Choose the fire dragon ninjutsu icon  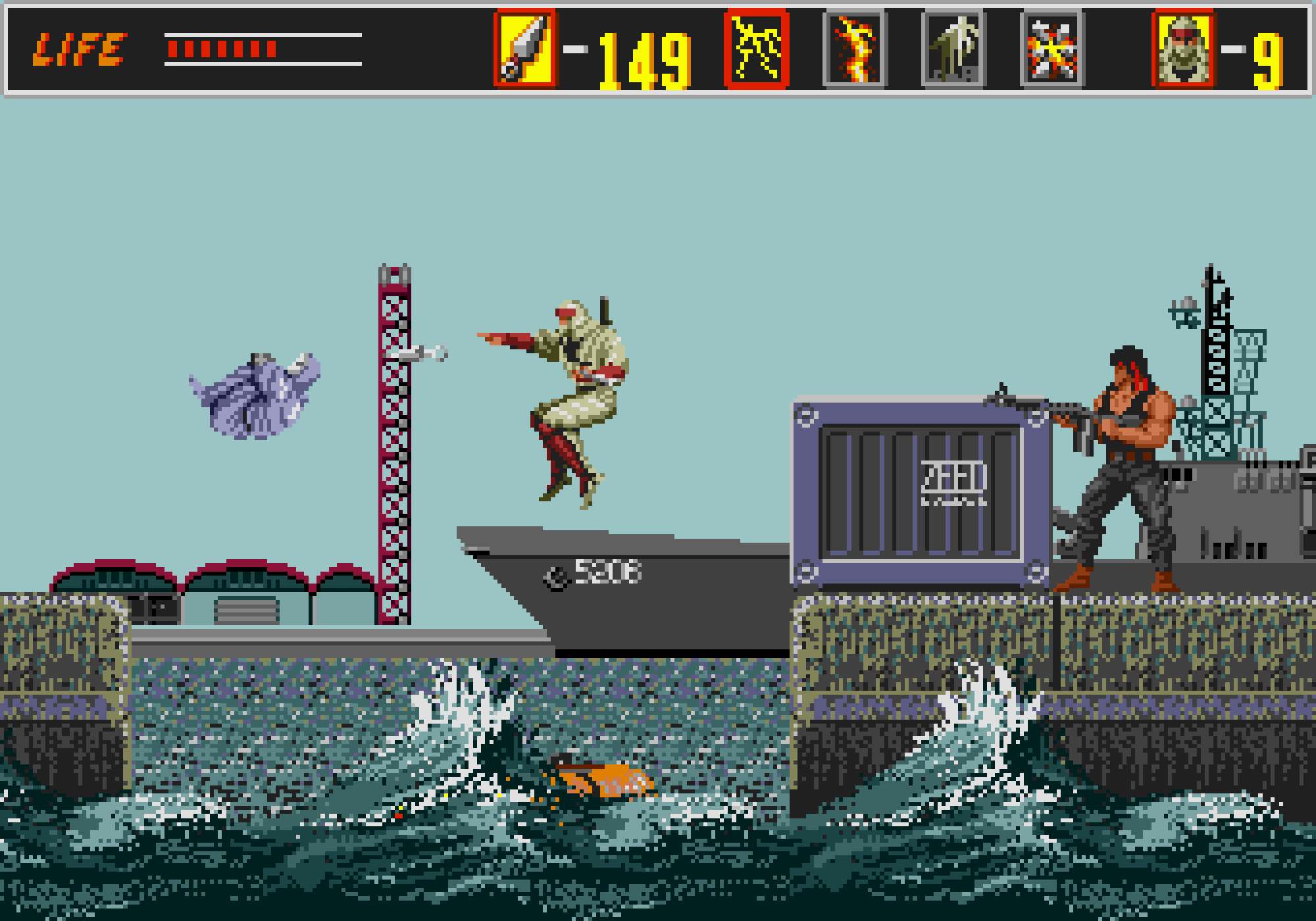click(855, 49)
